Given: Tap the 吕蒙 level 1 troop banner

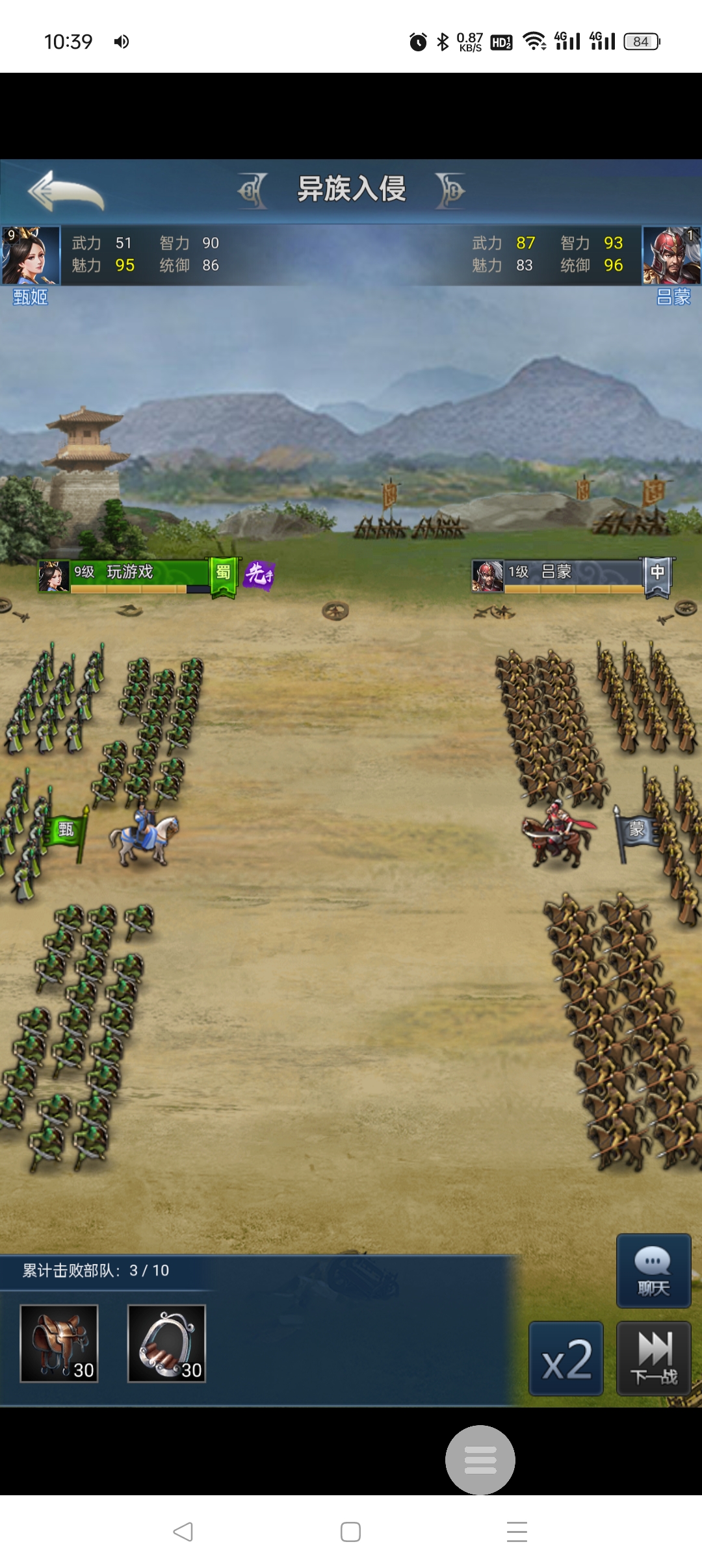Looking at the screenshot, I should point(565,575).
